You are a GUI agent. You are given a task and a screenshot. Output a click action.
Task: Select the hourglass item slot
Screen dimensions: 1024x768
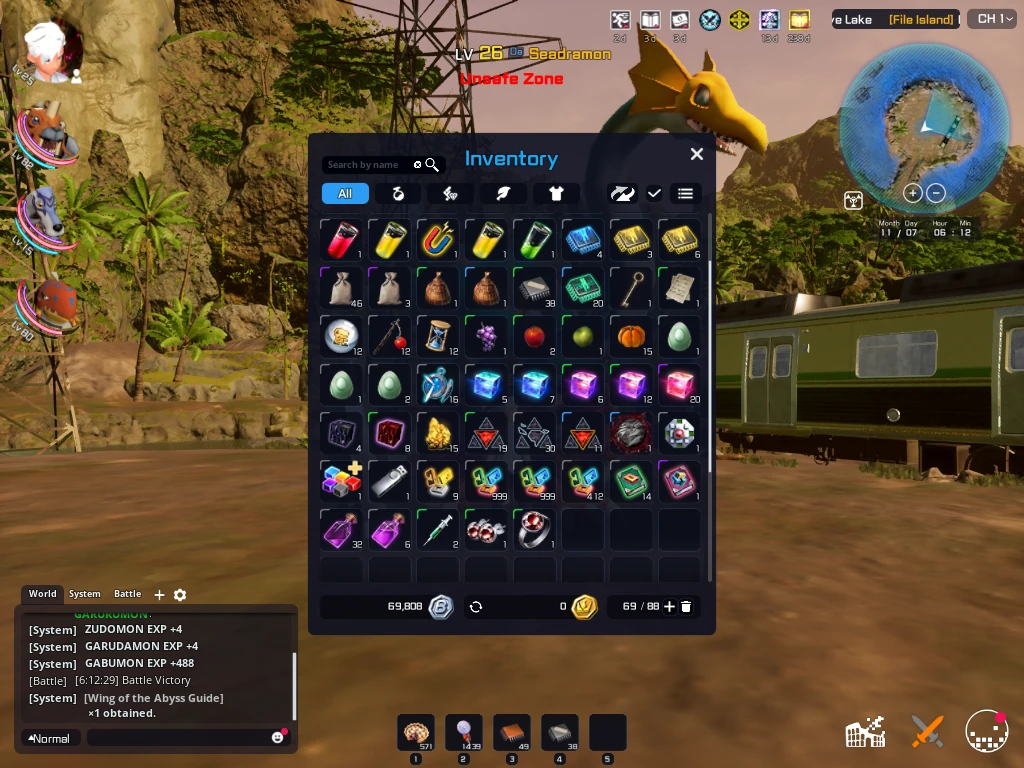coord(438,336)
